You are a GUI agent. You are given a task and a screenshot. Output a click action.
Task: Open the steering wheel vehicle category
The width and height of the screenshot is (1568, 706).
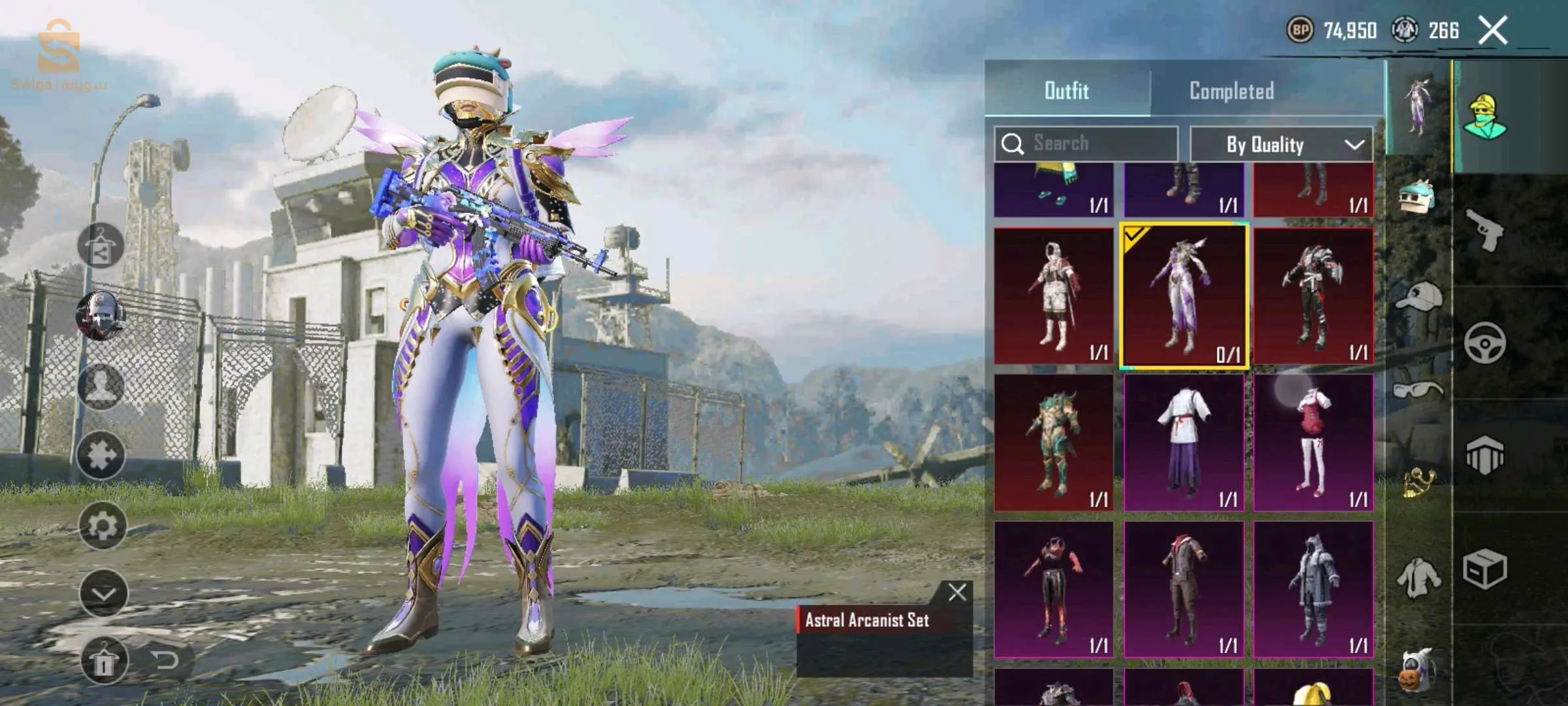click(x=1484, y=343)
